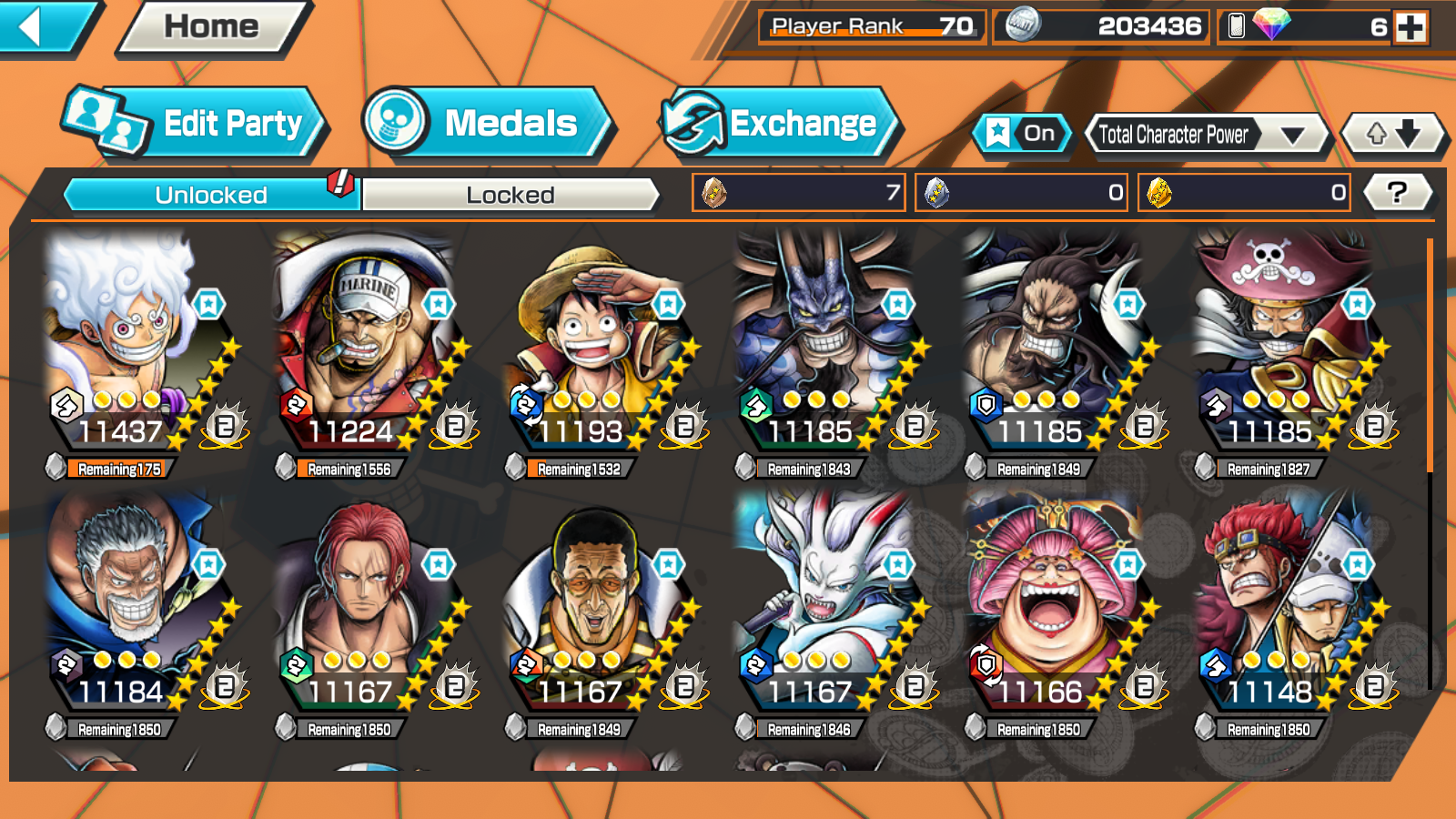Screen dimensions: 1456x819
Task: Toggle the favorite filter On button
Action: 1021,134
